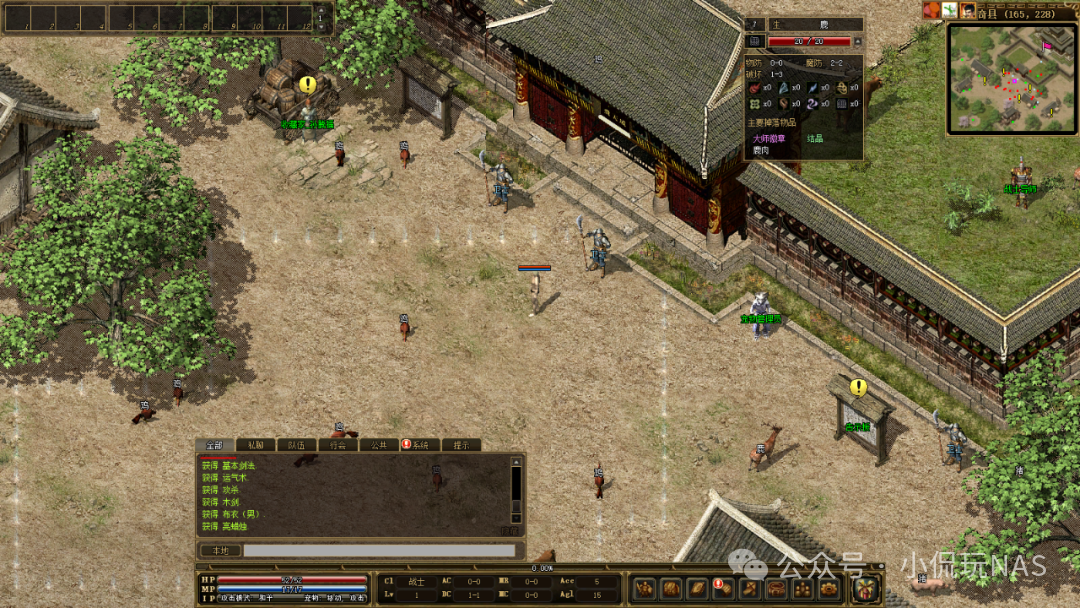Viewport: 1080px width, 608px height.
Task: Click the chat log scroll-down arrow
Action: pos(517,519)
